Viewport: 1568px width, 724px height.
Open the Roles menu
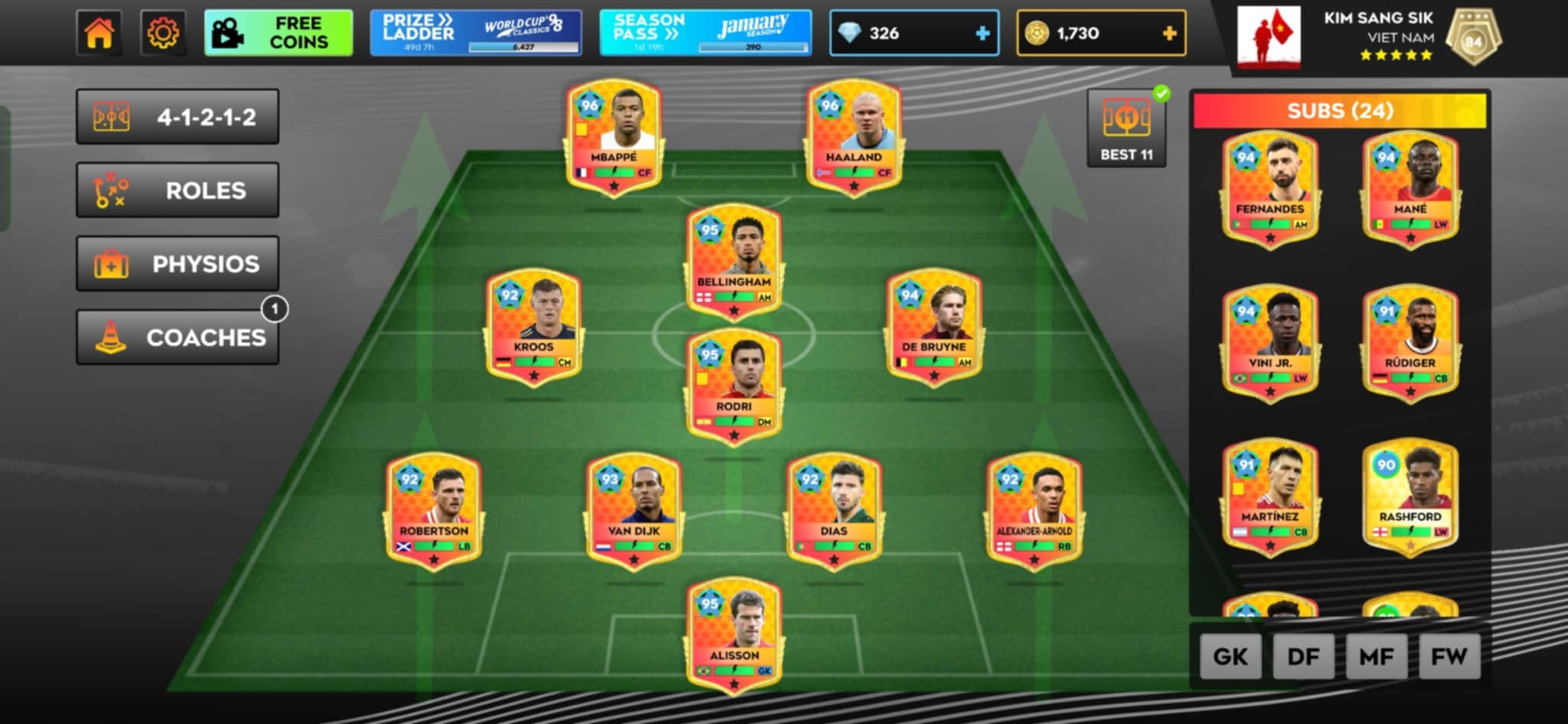177,190
